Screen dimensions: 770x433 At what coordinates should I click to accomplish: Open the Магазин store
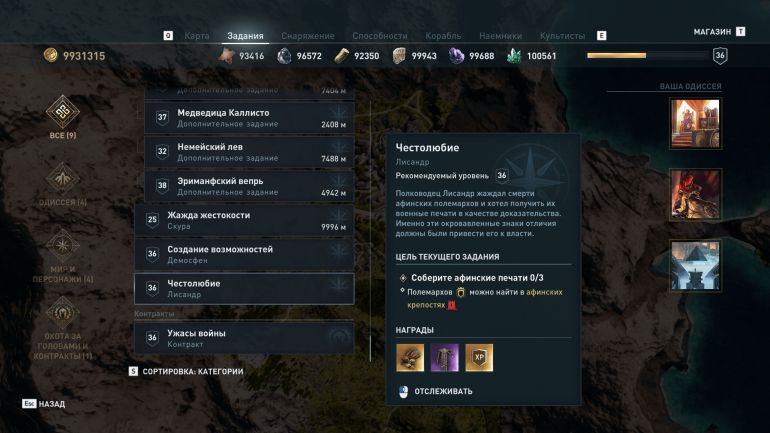(x=713, y=32)
